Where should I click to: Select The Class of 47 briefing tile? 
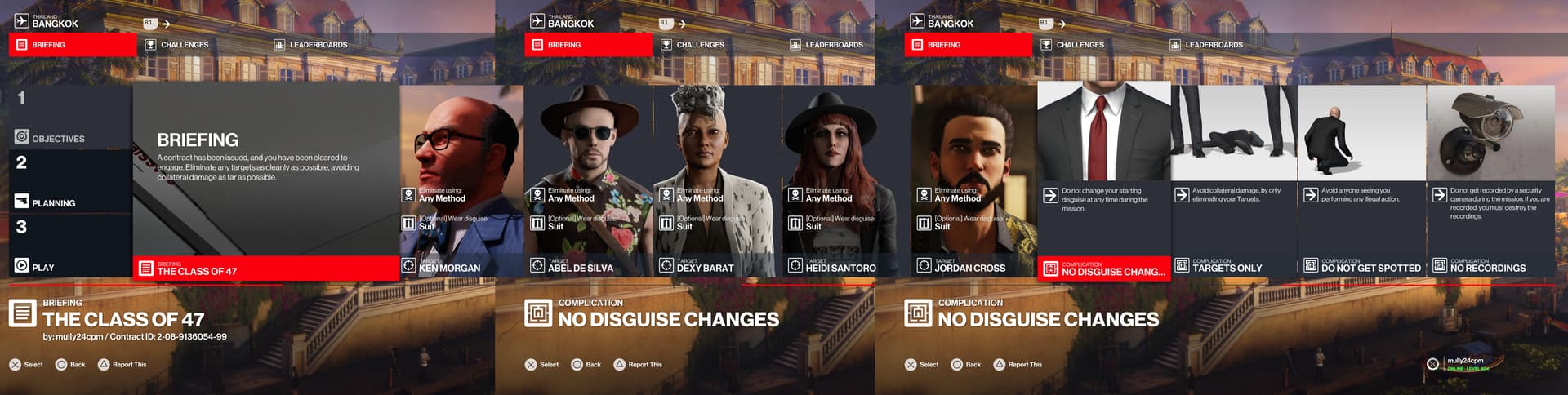[x=266, y=182]
